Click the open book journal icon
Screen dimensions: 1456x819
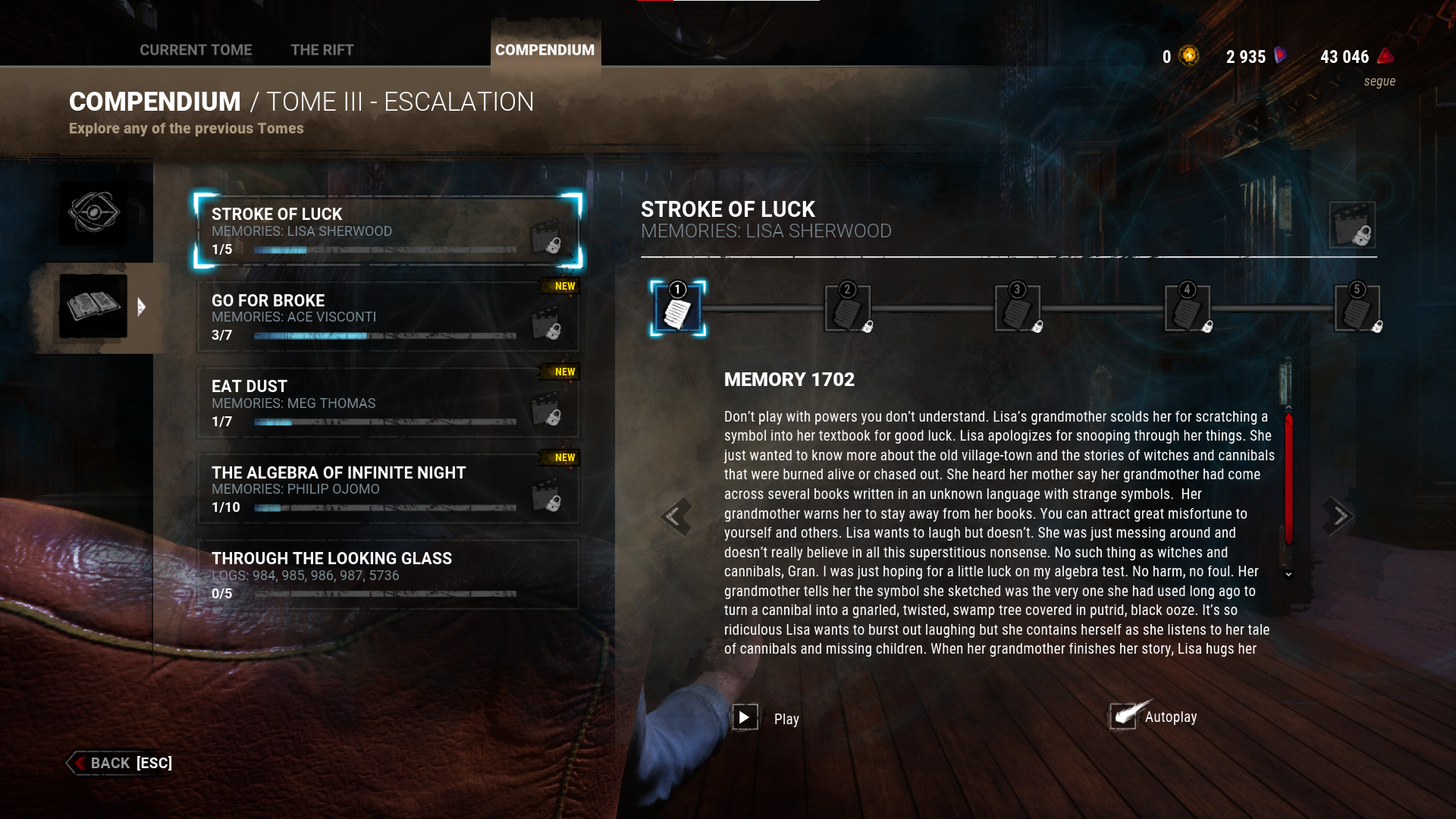pos(93,306)
